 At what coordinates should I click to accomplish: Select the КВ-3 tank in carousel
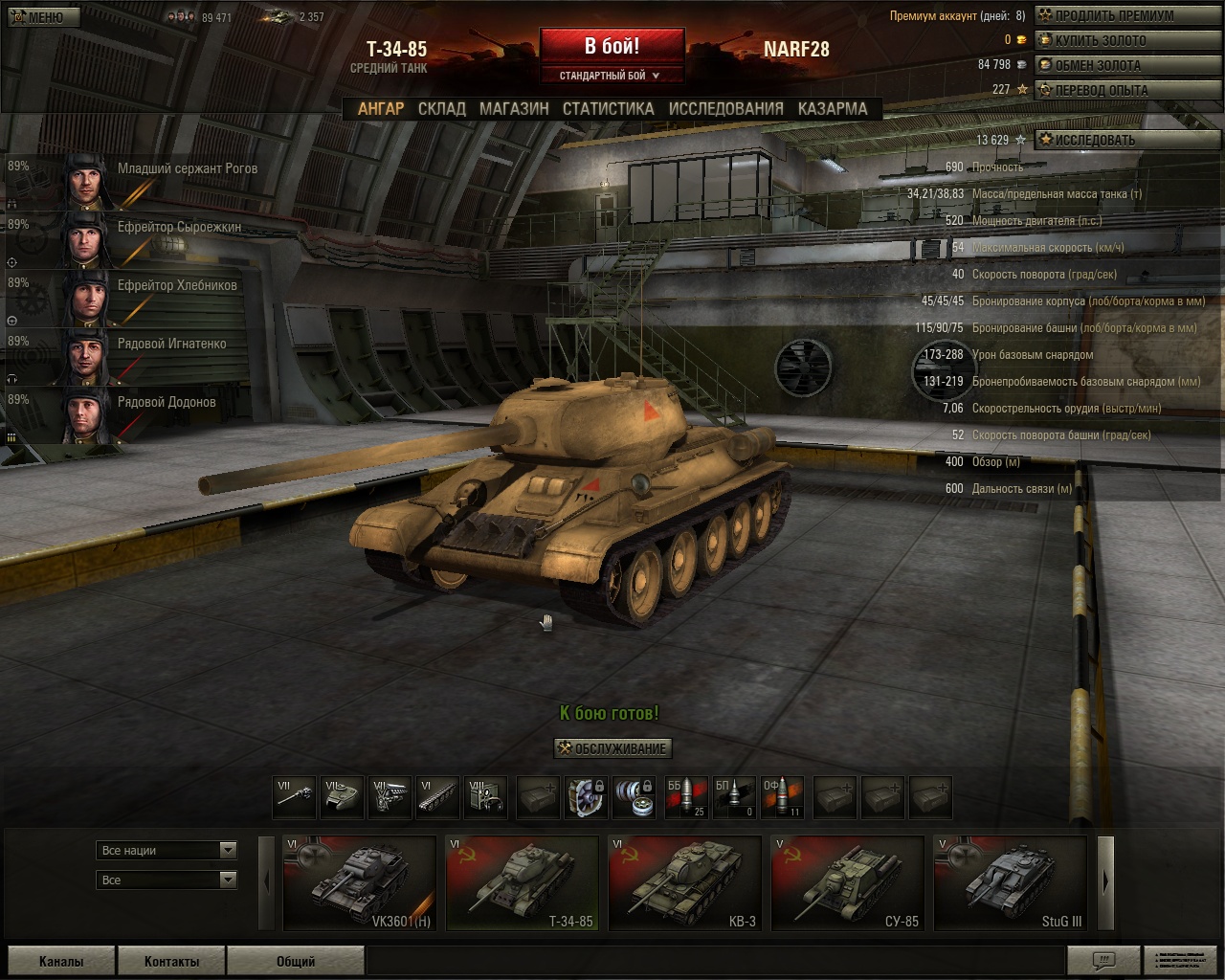[x=684, y=882]
